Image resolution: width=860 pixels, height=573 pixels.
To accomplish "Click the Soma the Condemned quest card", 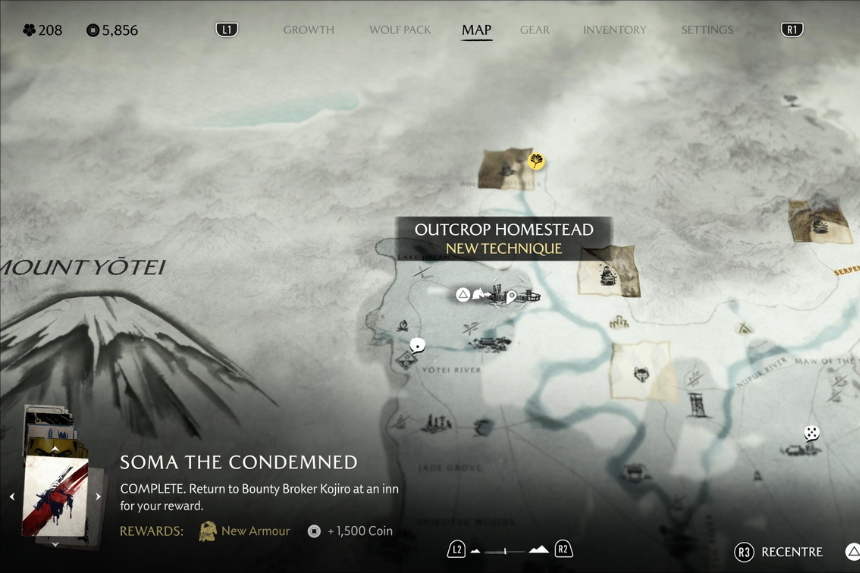I will 55,497.
